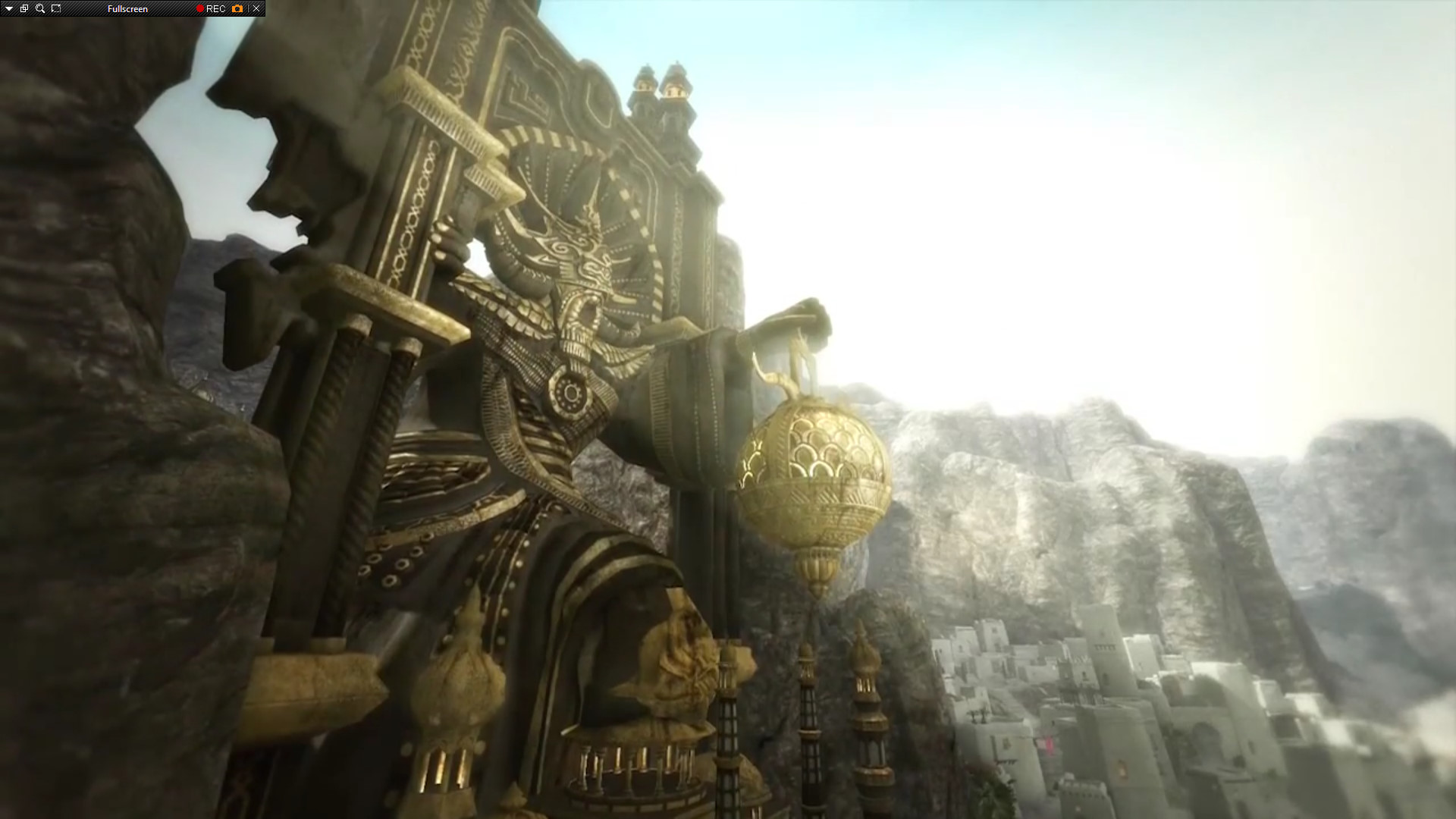Close the capture overlay toolbar
Image resolution: width=1456 pixels, height=819 pixels.
tap(256, 8)
